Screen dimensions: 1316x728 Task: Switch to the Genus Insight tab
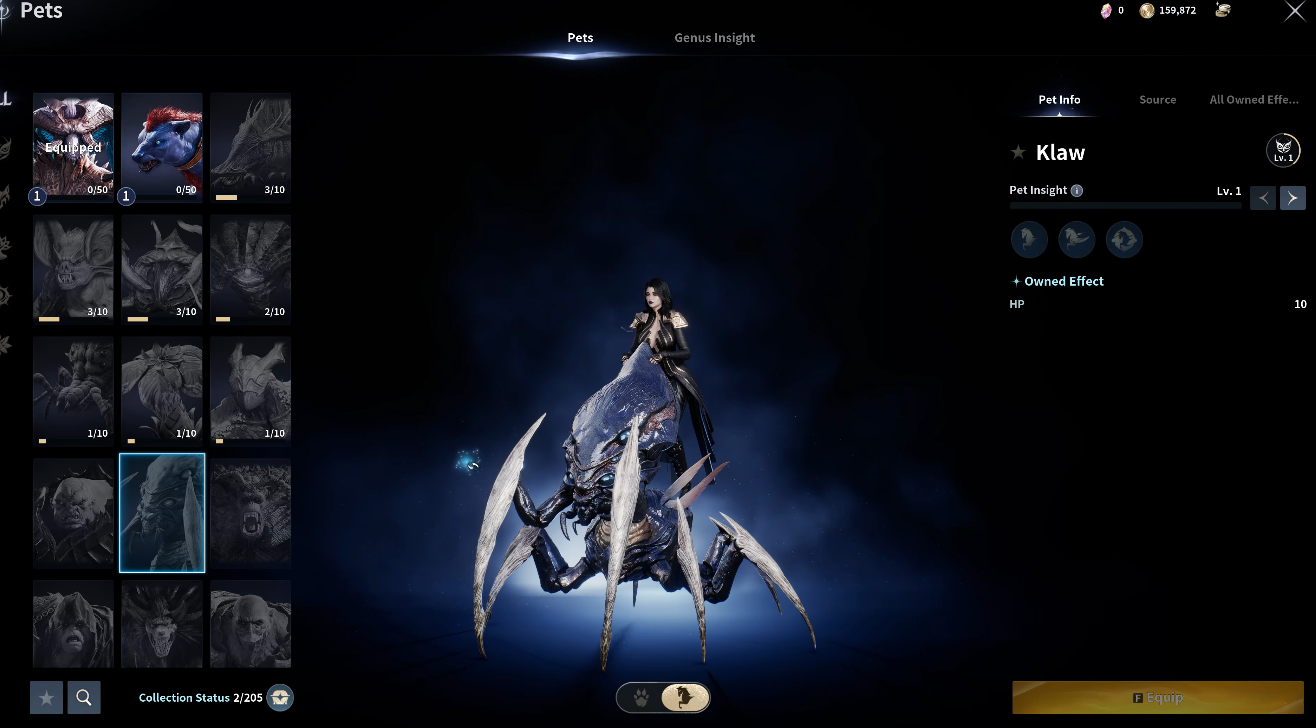pos(714,38)
